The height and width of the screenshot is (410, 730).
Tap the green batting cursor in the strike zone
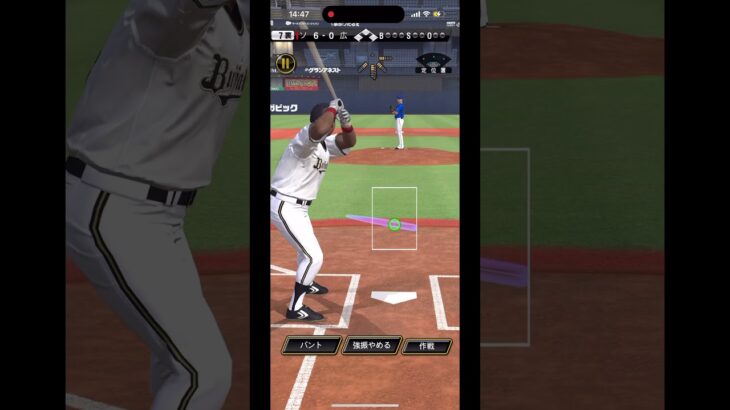point(394,225)
